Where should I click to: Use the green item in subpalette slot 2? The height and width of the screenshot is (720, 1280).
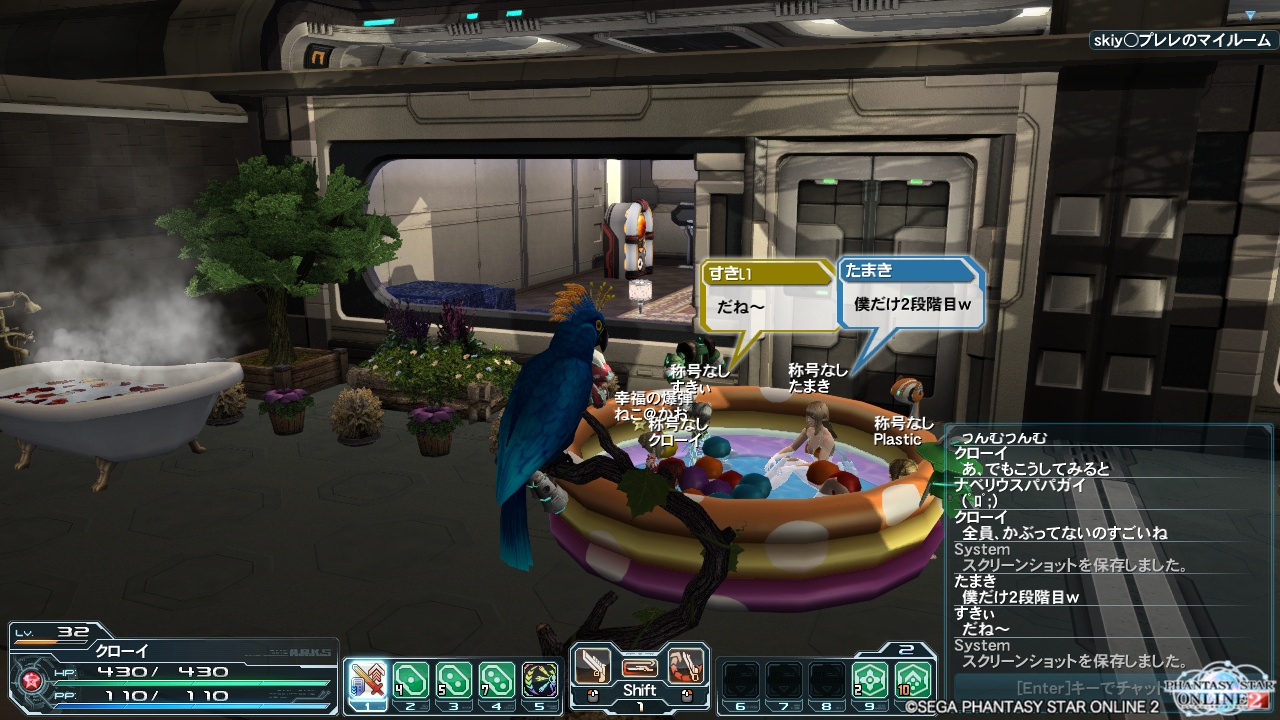pyautogui.click(x=411, y=681)
